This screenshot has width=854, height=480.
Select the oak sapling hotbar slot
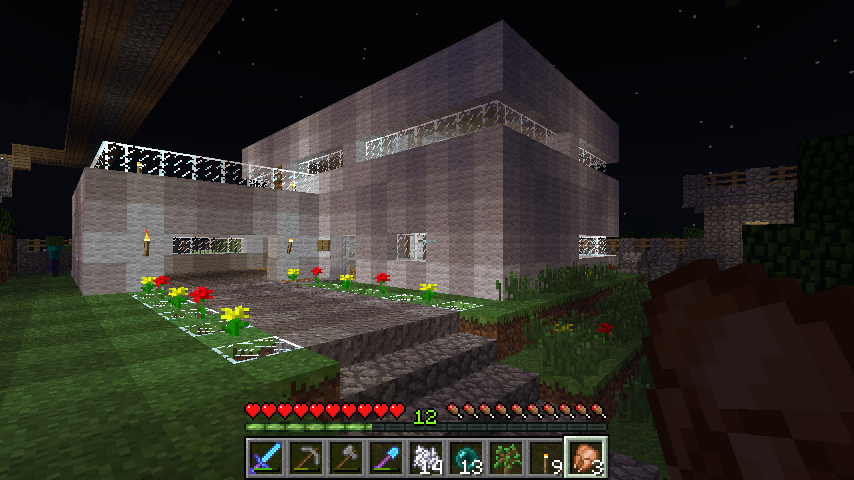(506, 458)
